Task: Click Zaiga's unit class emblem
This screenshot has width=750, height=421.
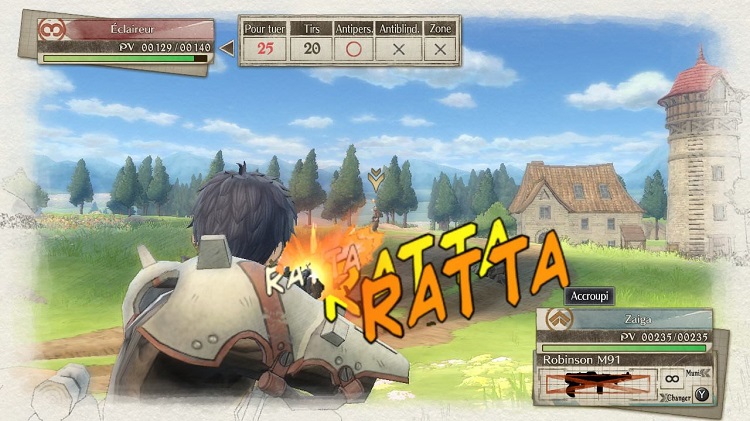Action: click(556, 321)
